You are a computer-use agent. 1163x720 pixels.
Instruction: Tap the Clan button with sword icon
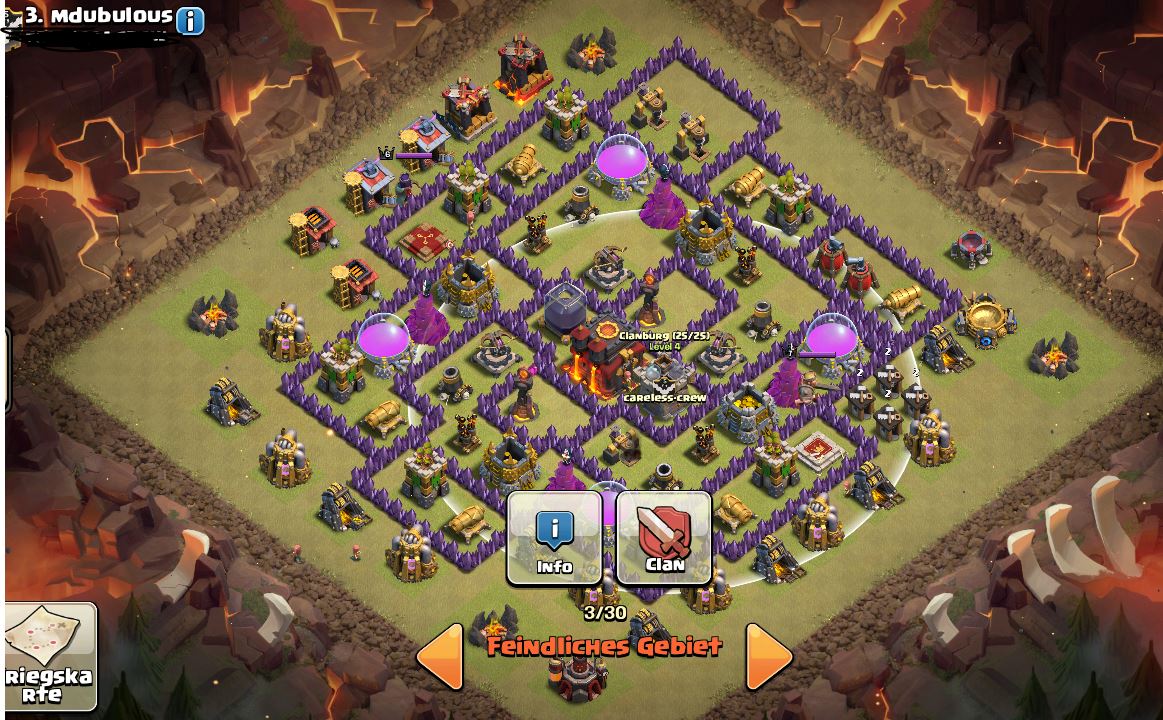(x=664, y=537)
